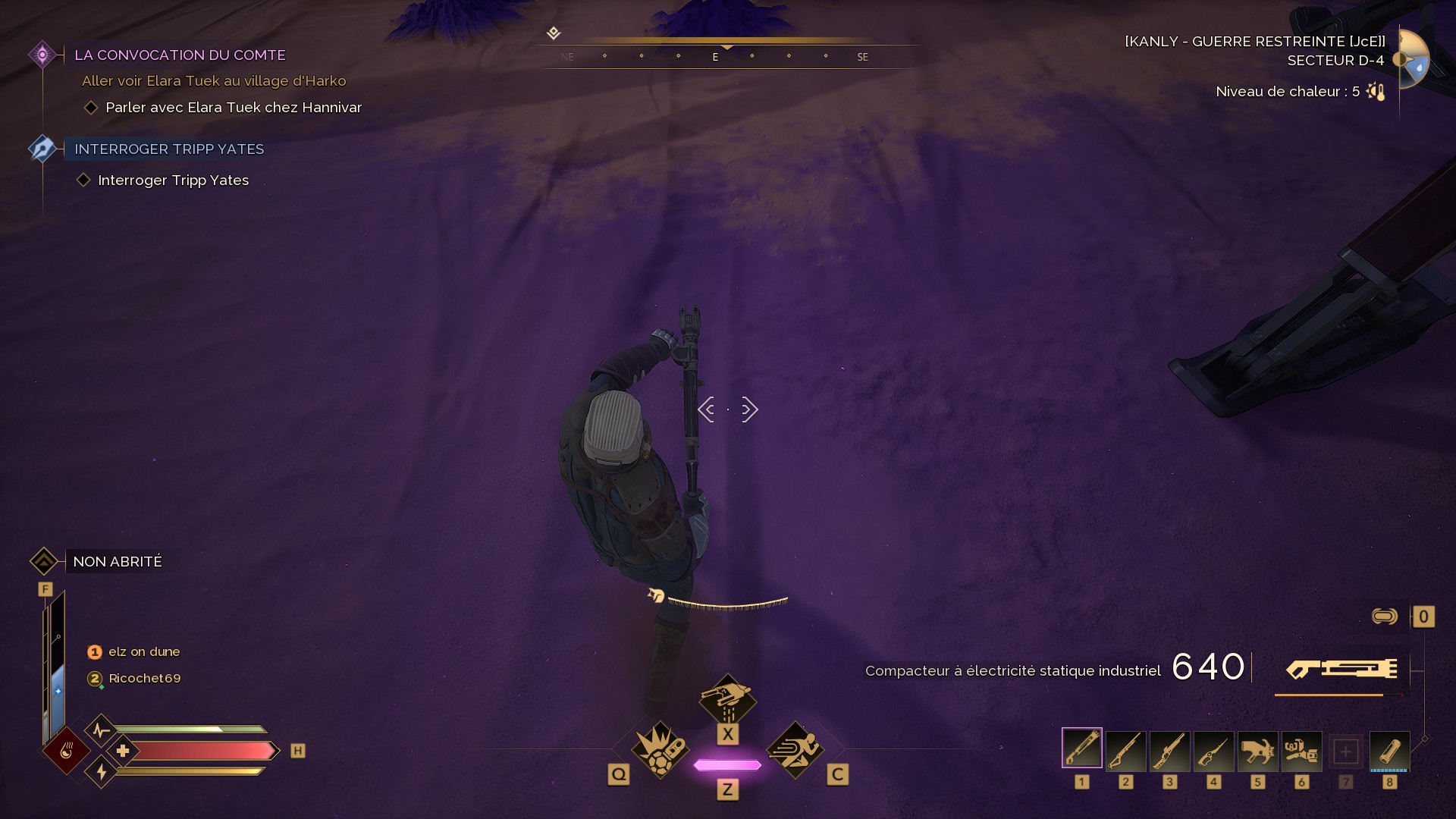Click the Non Abrité shelter status icon

tap(44, 562)
